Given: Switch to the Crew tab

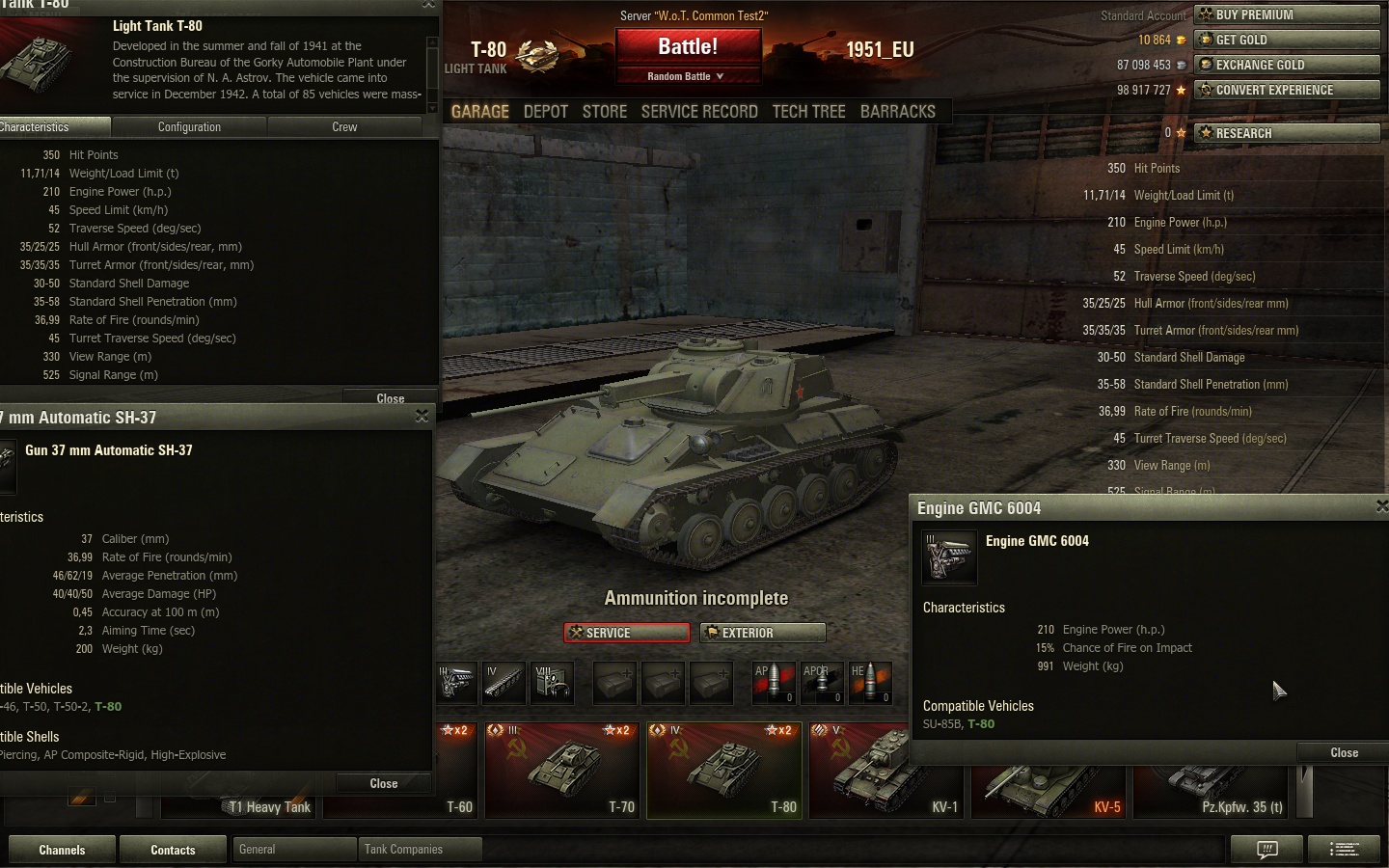Looking at the screenshot, I should 344,127.
